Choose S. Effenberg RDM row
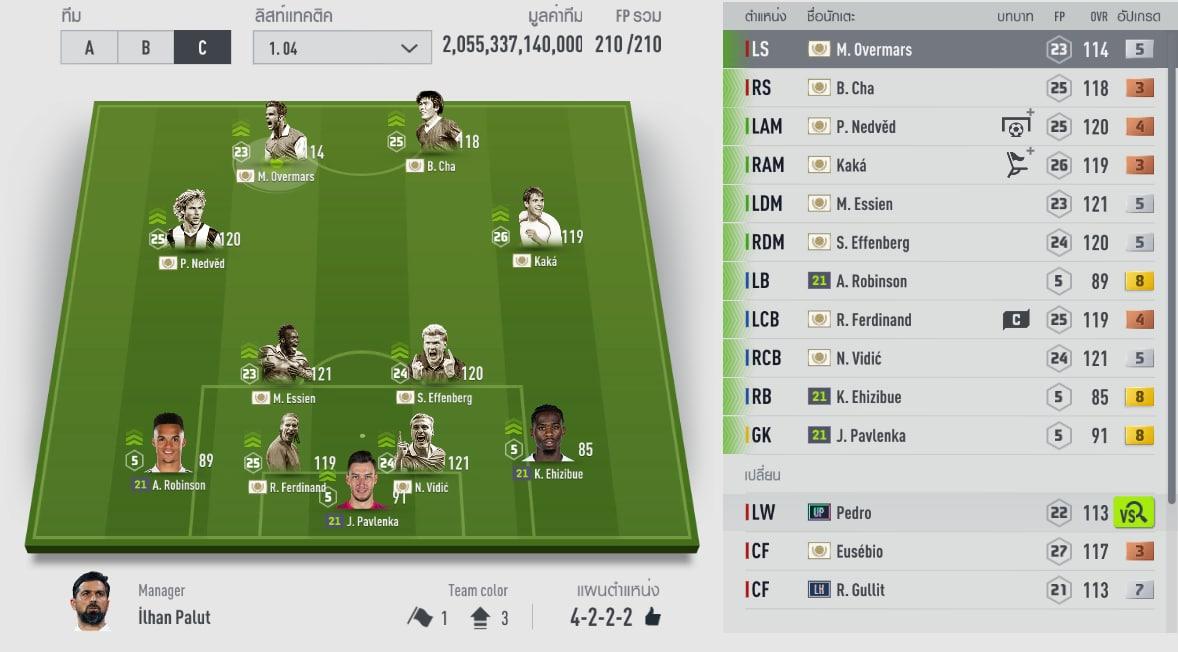 [940, 242]
